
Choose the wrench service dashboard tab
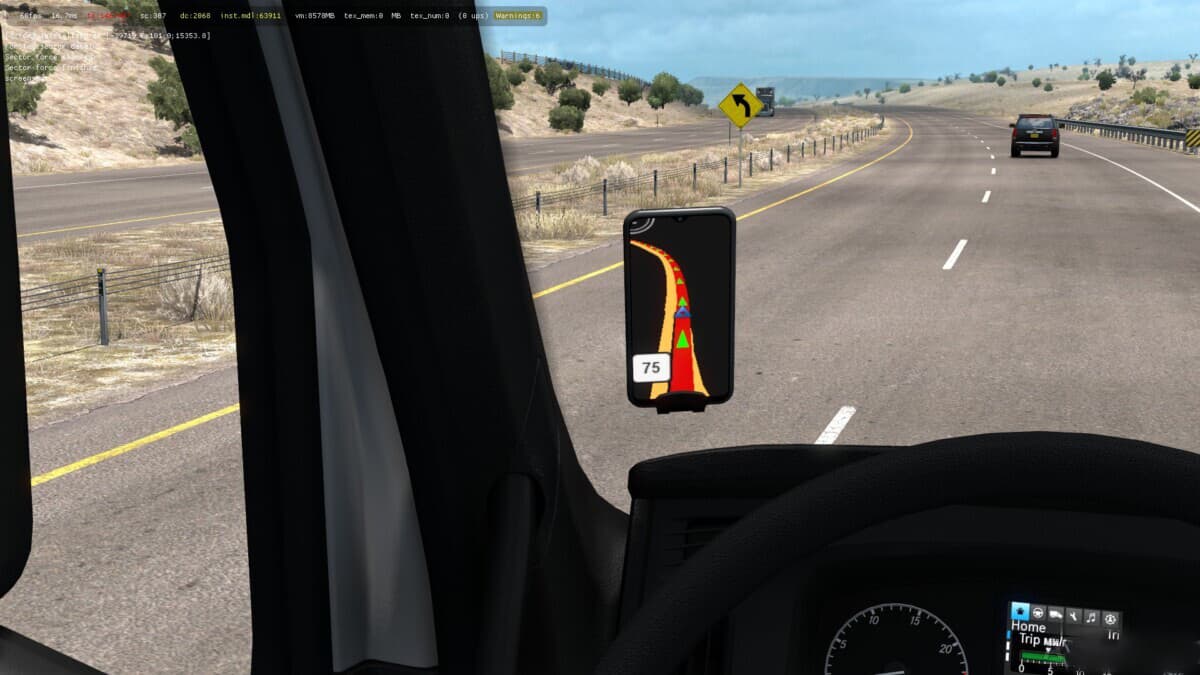(x=1074, y=617)
